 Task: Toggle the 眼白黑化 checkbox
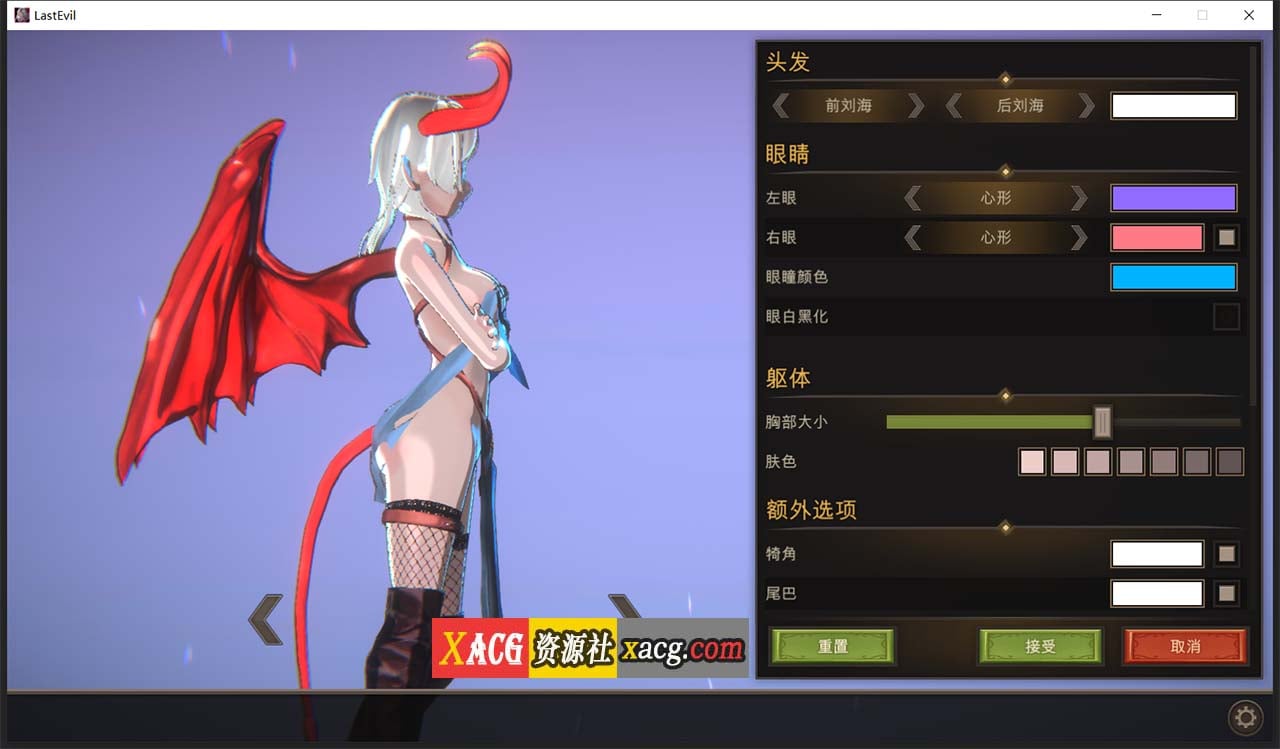pyautogui.click(x=1226, y=316)
